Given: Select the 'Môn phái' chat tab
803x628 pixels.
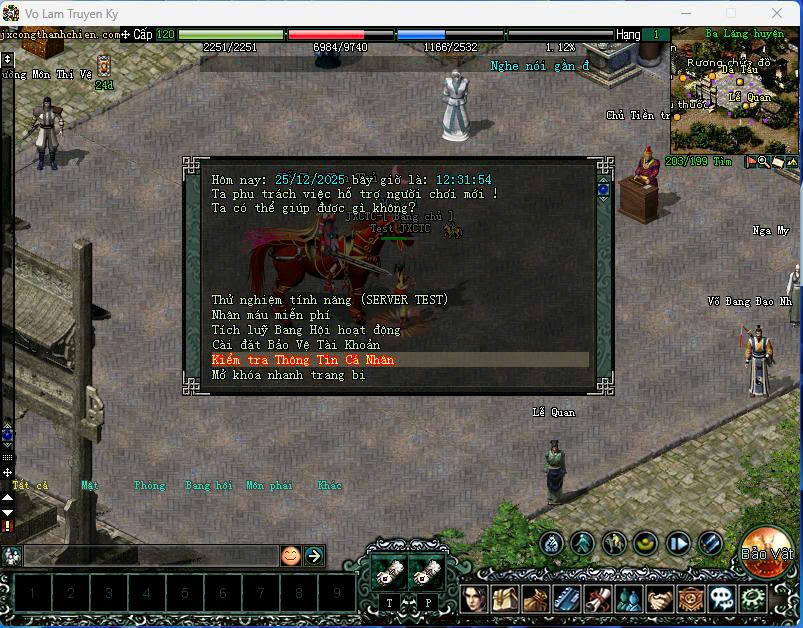Looking at the screenshot, I should coord(269,486).
